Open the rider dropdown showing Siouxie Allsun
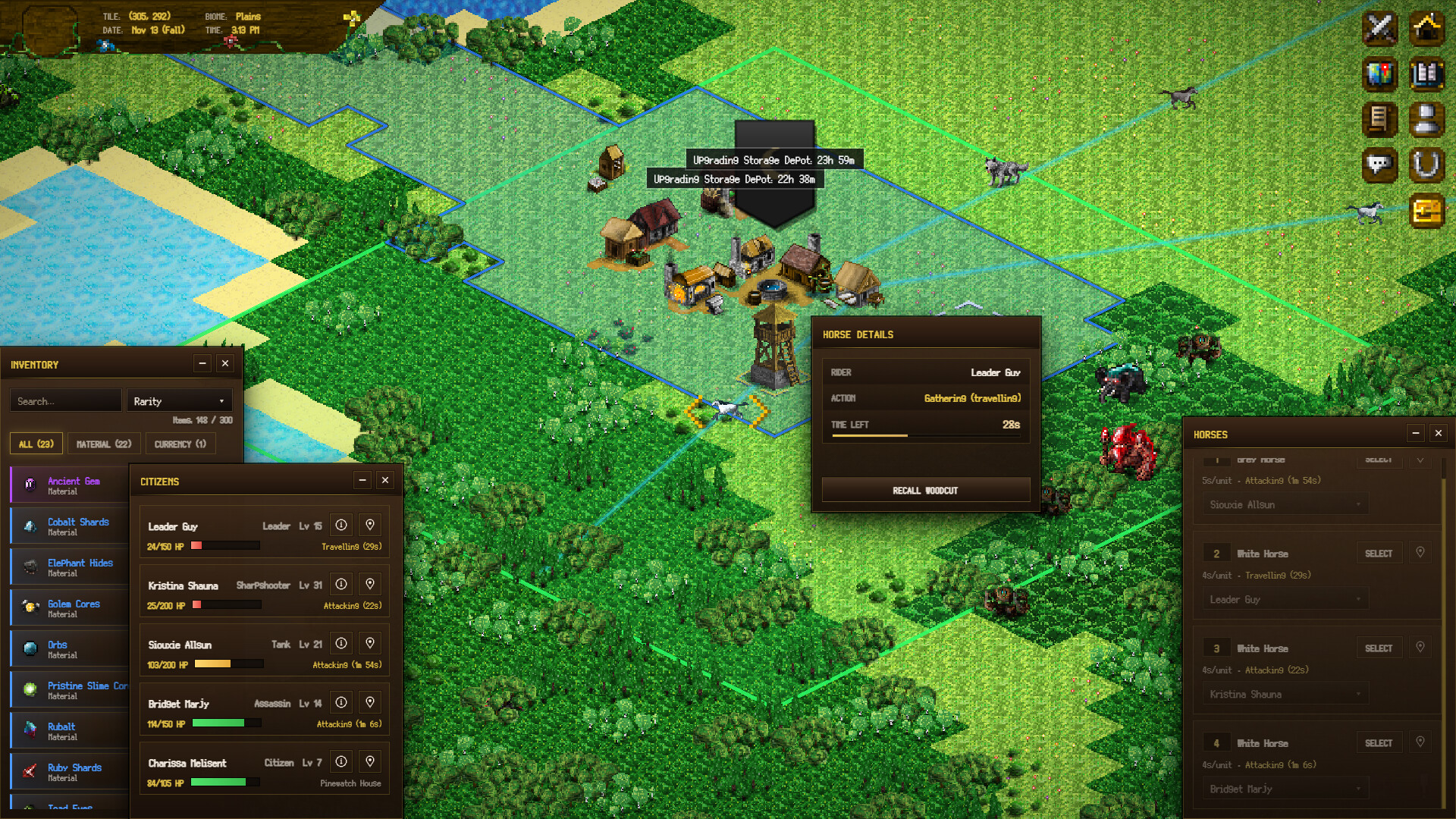Image resolution: width=1456 pixels, height=819 pixels. pos(1284,504)
